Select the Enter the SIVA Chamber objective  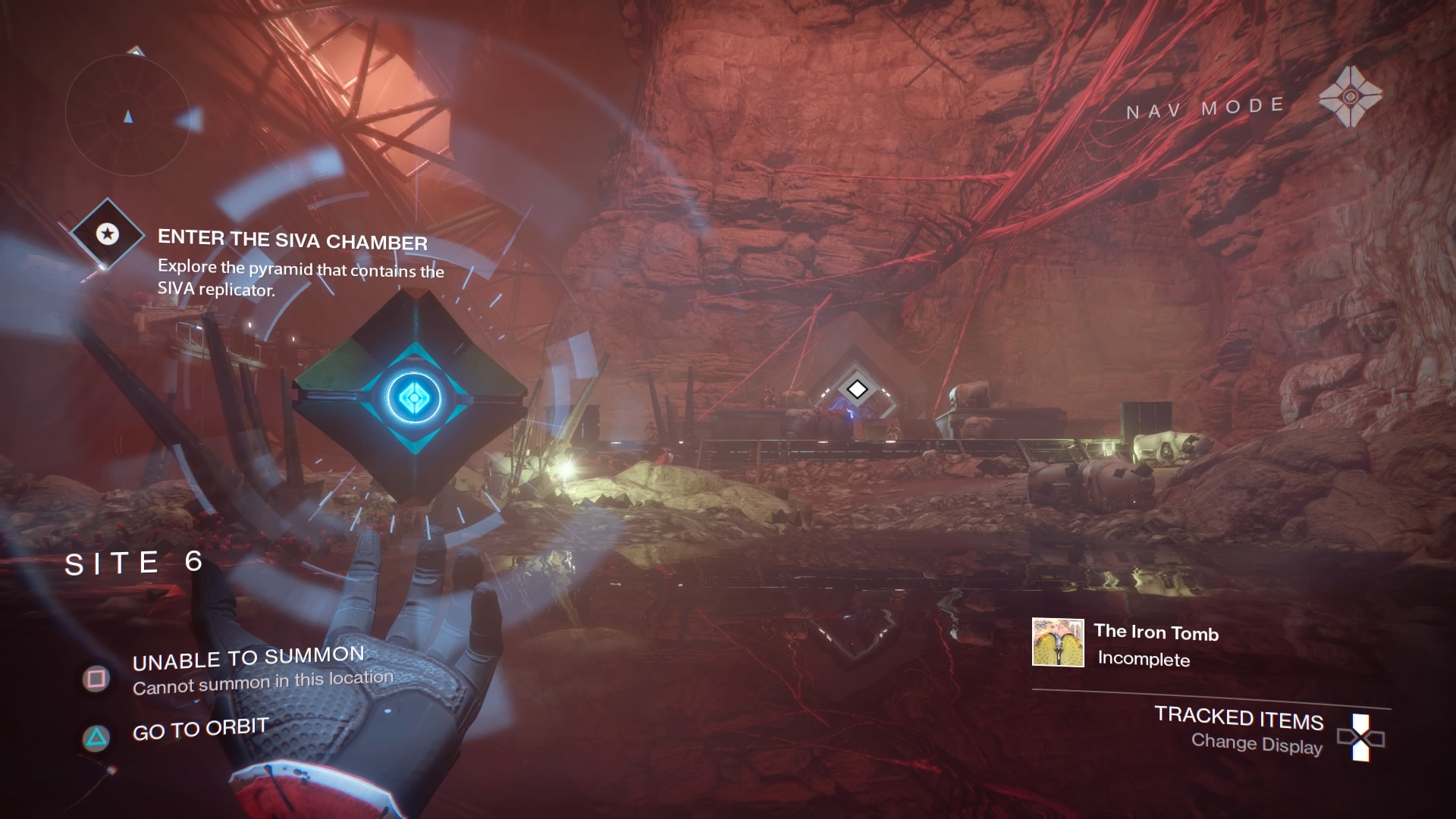293,241
